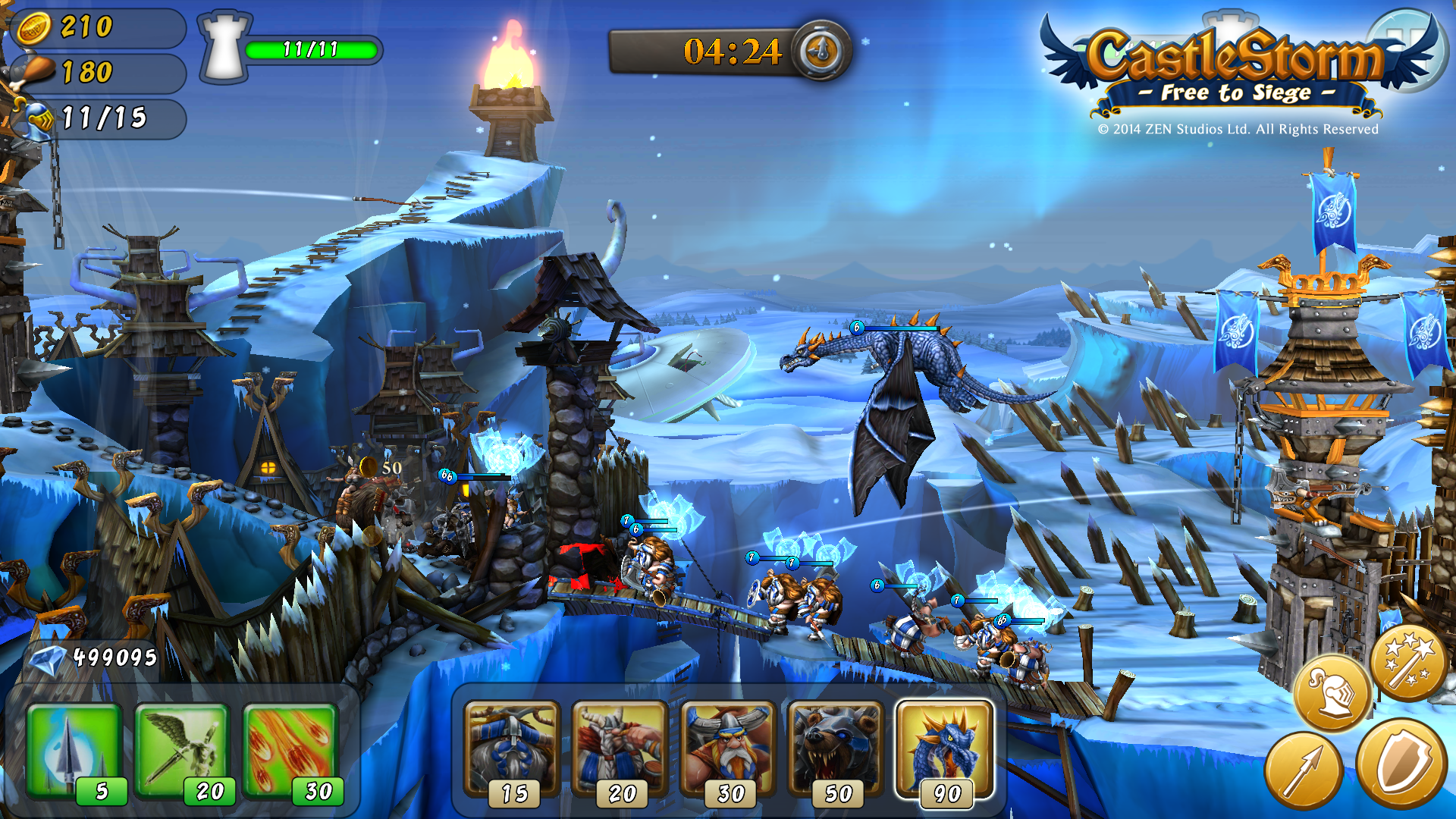Choose the round shield button
This screenshot has width=1456, height=819.
(x=1401, y=762)
